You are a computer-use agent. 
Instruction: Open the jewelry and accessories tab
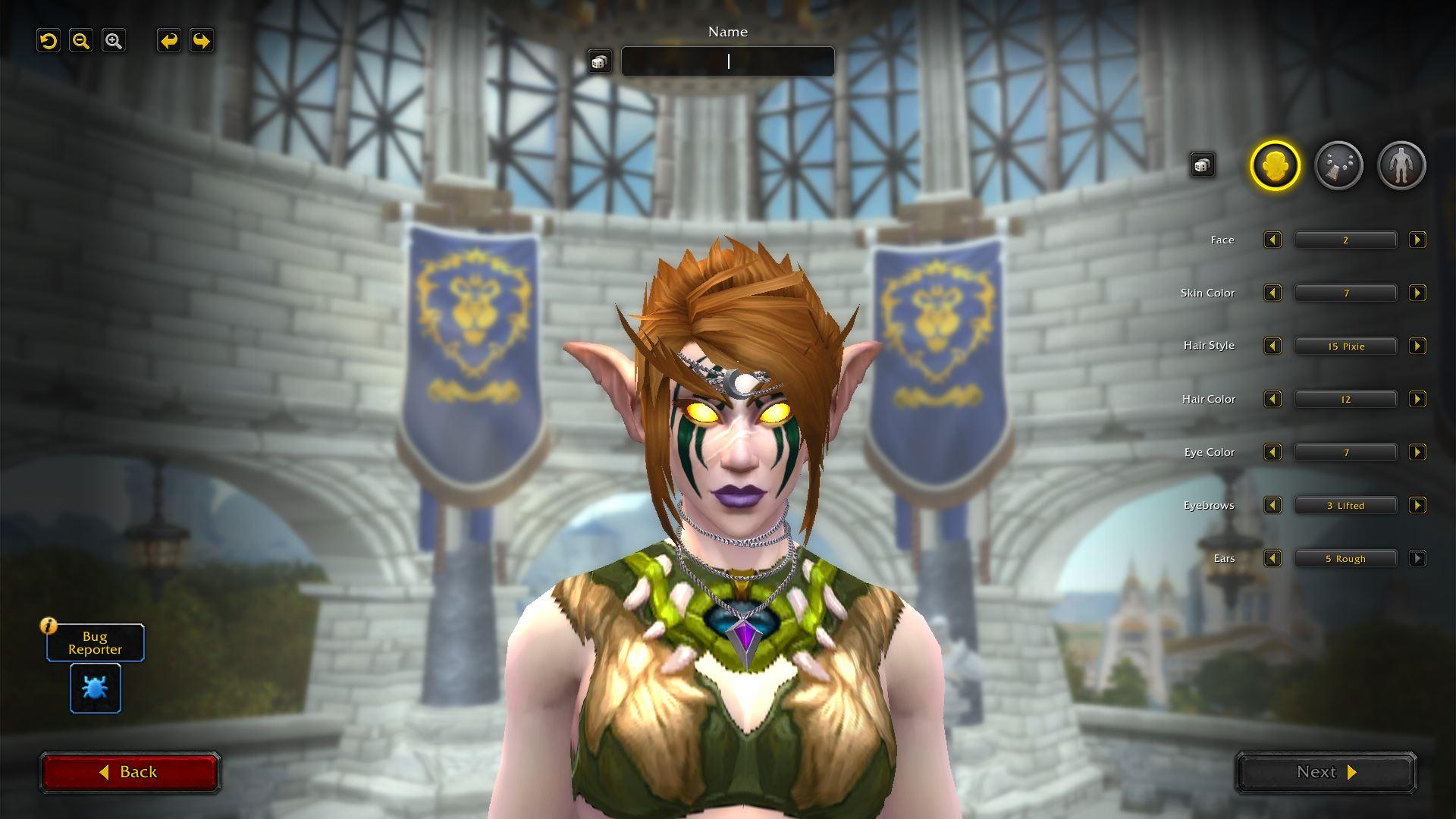coord(1338,165)
